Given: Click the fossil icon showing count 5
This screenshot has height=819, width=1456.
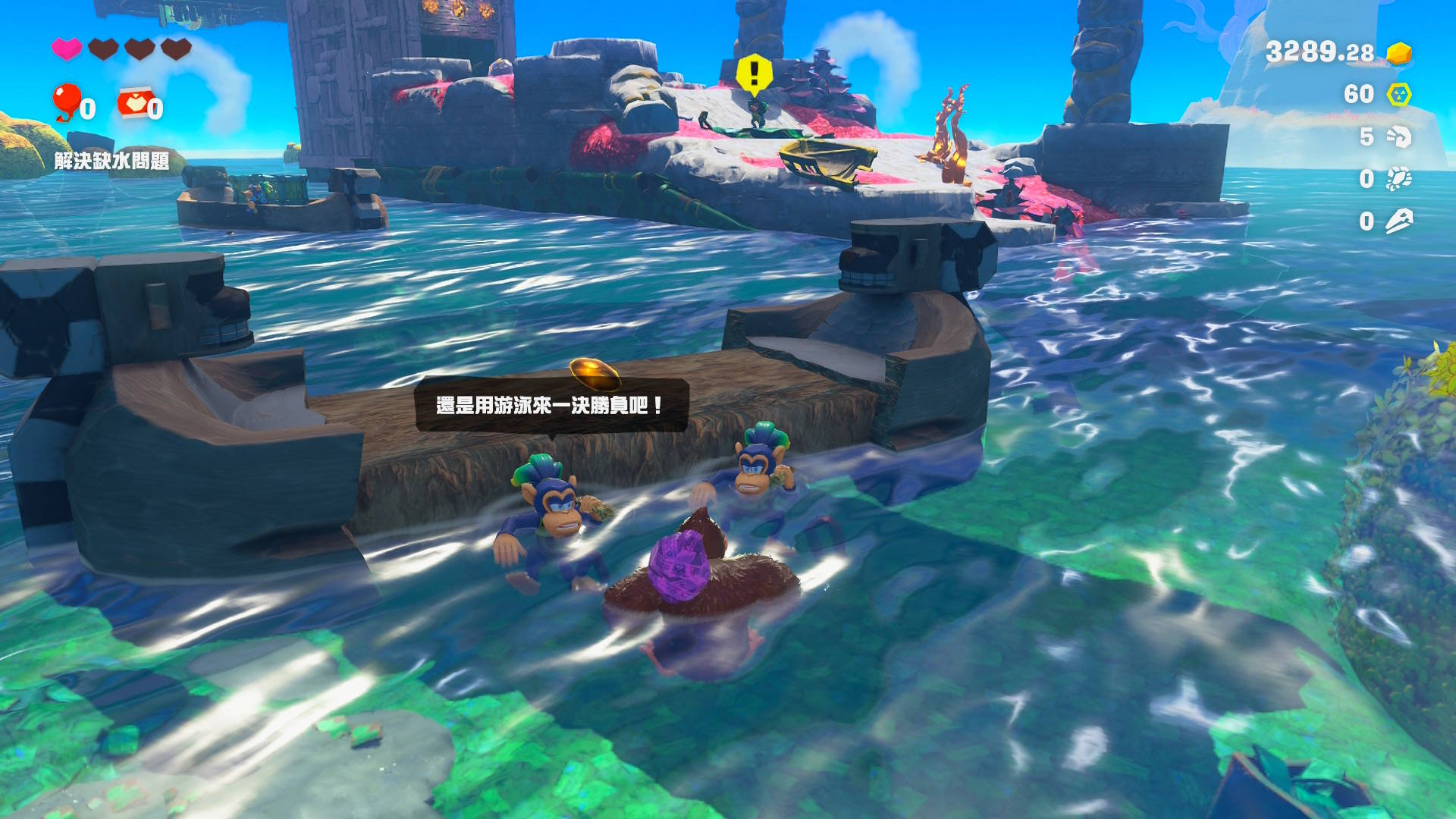Looking at the screenshot, I should tap(1398, 136).
